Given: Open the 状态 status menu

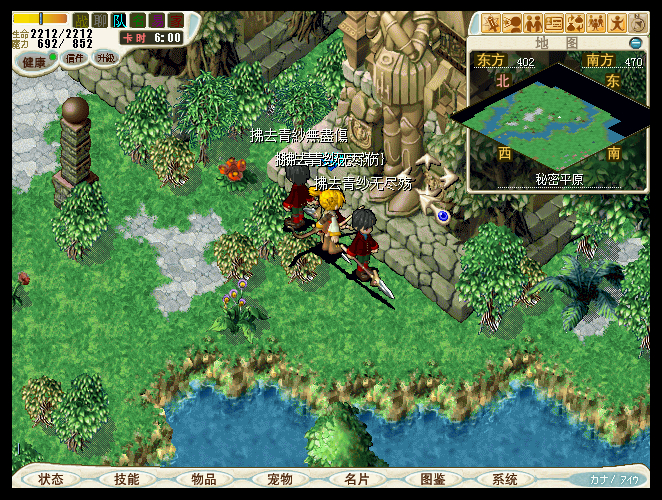Looking at the screenshot, I should point(51,480).
